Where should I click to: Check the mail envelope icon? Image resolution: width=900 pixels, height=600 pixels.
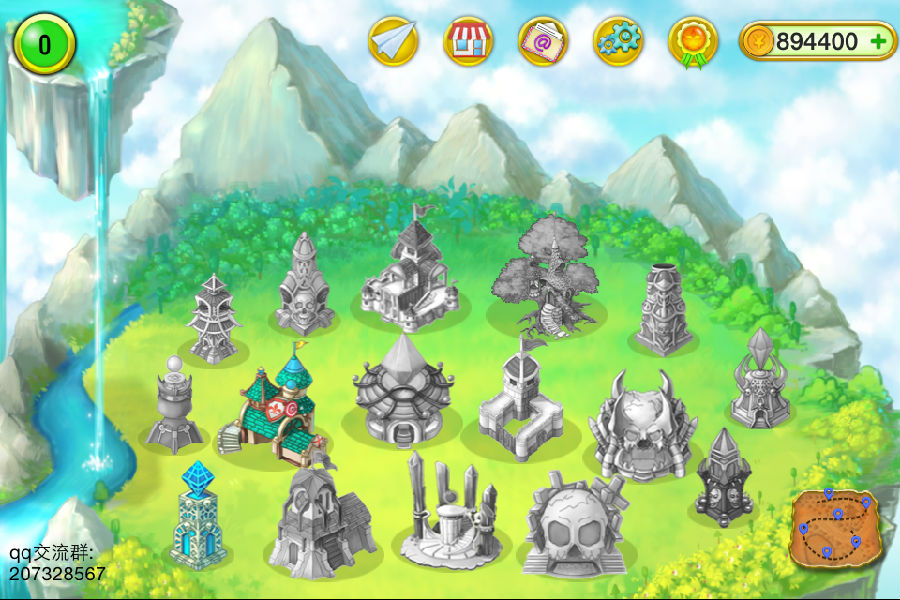pos(543,41)
